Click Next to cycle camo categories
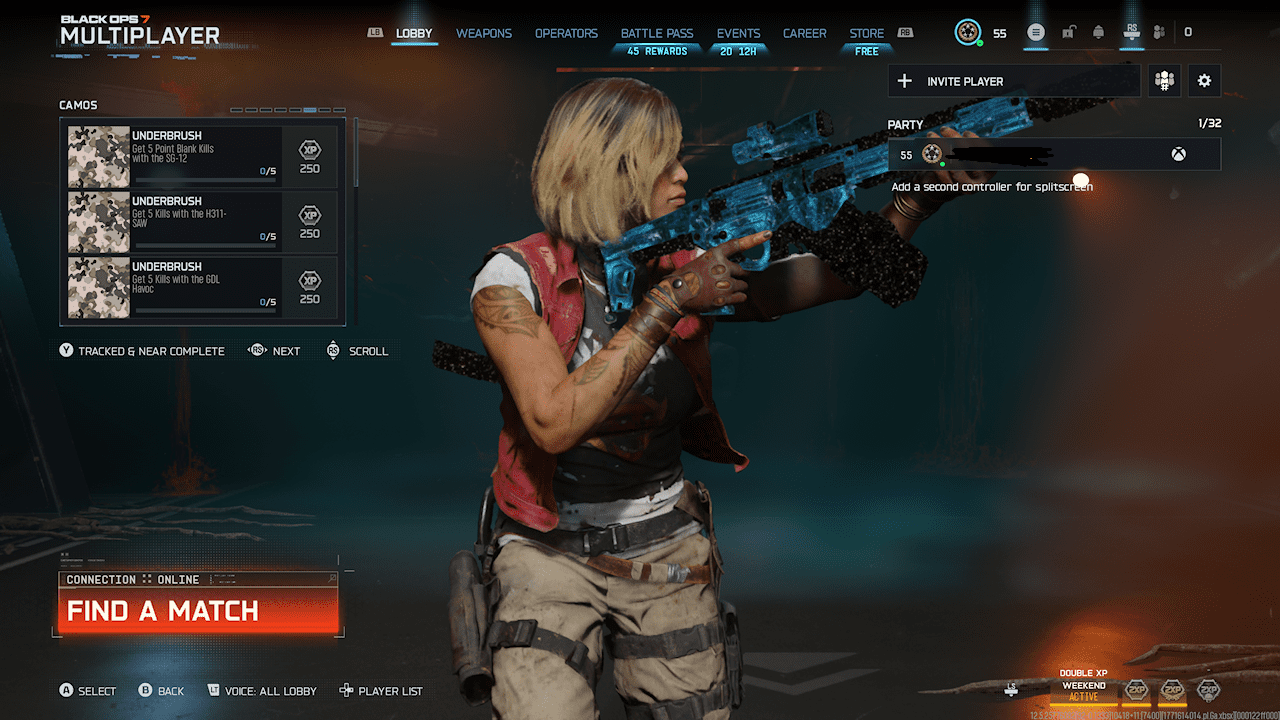Viewport: 1280px width, 720px height. click(x=273, y=351)
